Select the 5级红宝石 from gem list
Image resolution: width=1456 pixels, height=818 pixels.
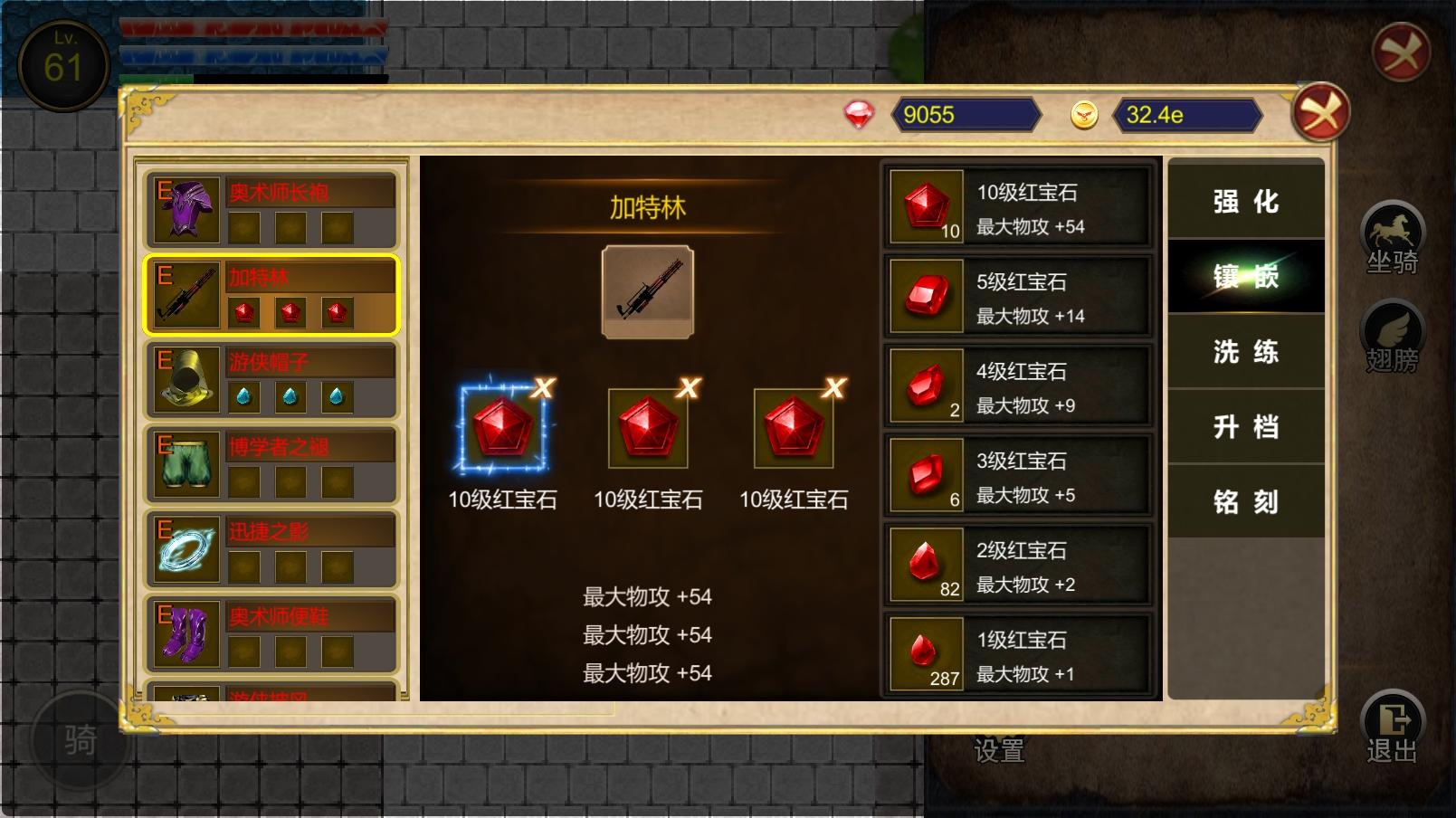1018,295
